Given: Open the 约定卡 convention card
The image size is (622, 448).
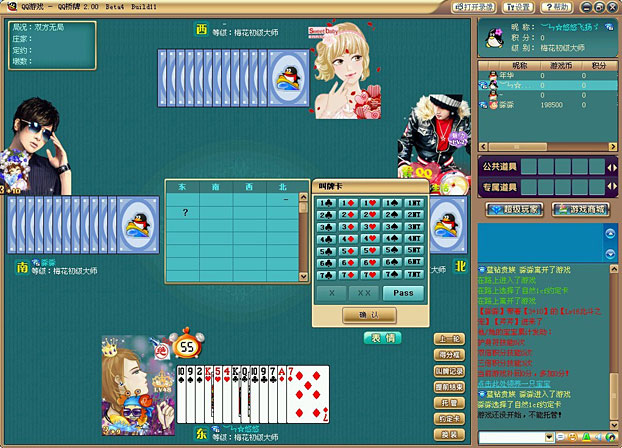Looking at the screenshot, I should 450,419.
